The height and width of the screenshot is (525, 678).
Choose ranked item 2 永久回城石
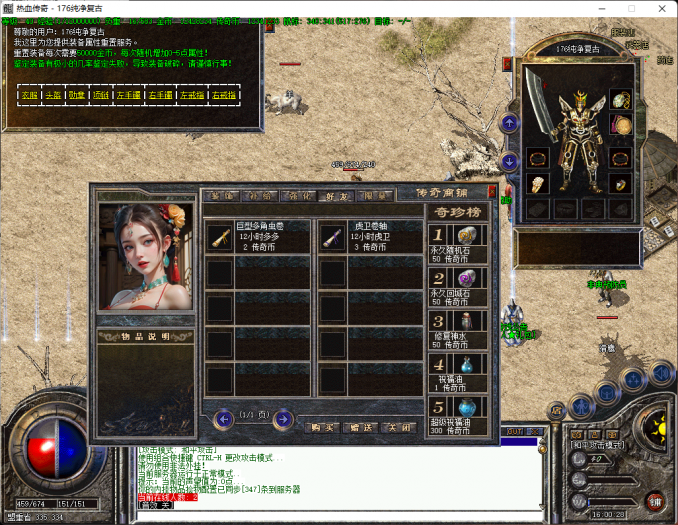(457, 286)
